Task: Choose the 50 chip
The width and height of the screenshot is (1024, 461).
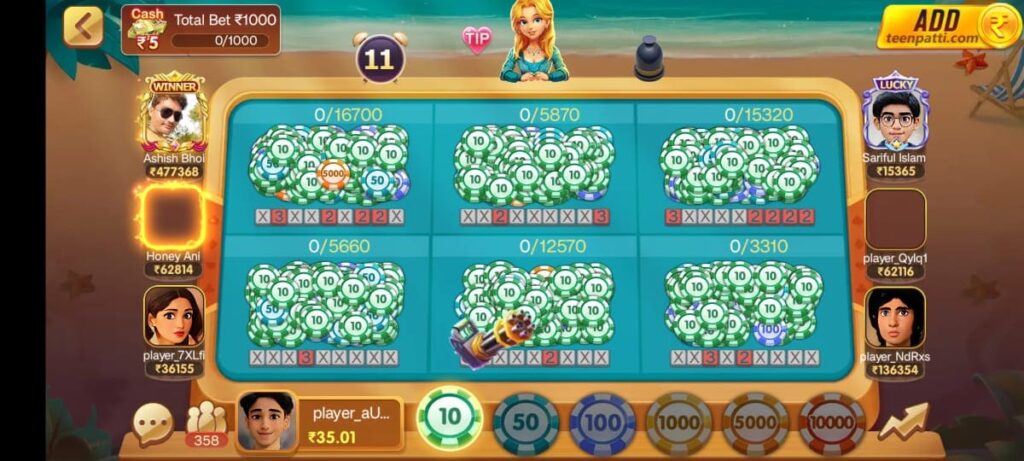Action: click(x=526, y=423)
